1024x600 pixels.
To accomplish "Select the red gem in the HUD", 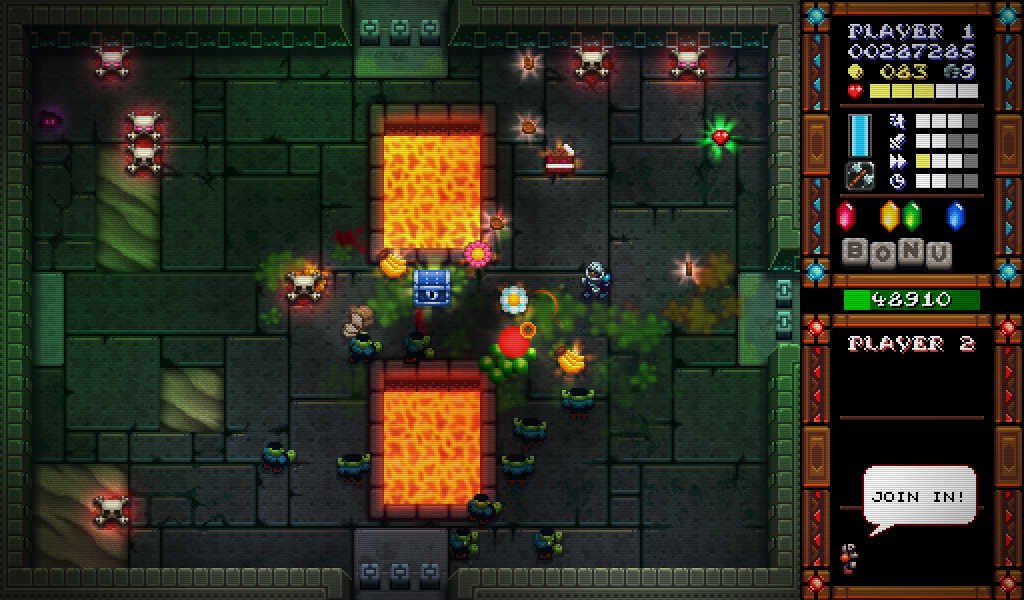I will (x=846, y=215).
